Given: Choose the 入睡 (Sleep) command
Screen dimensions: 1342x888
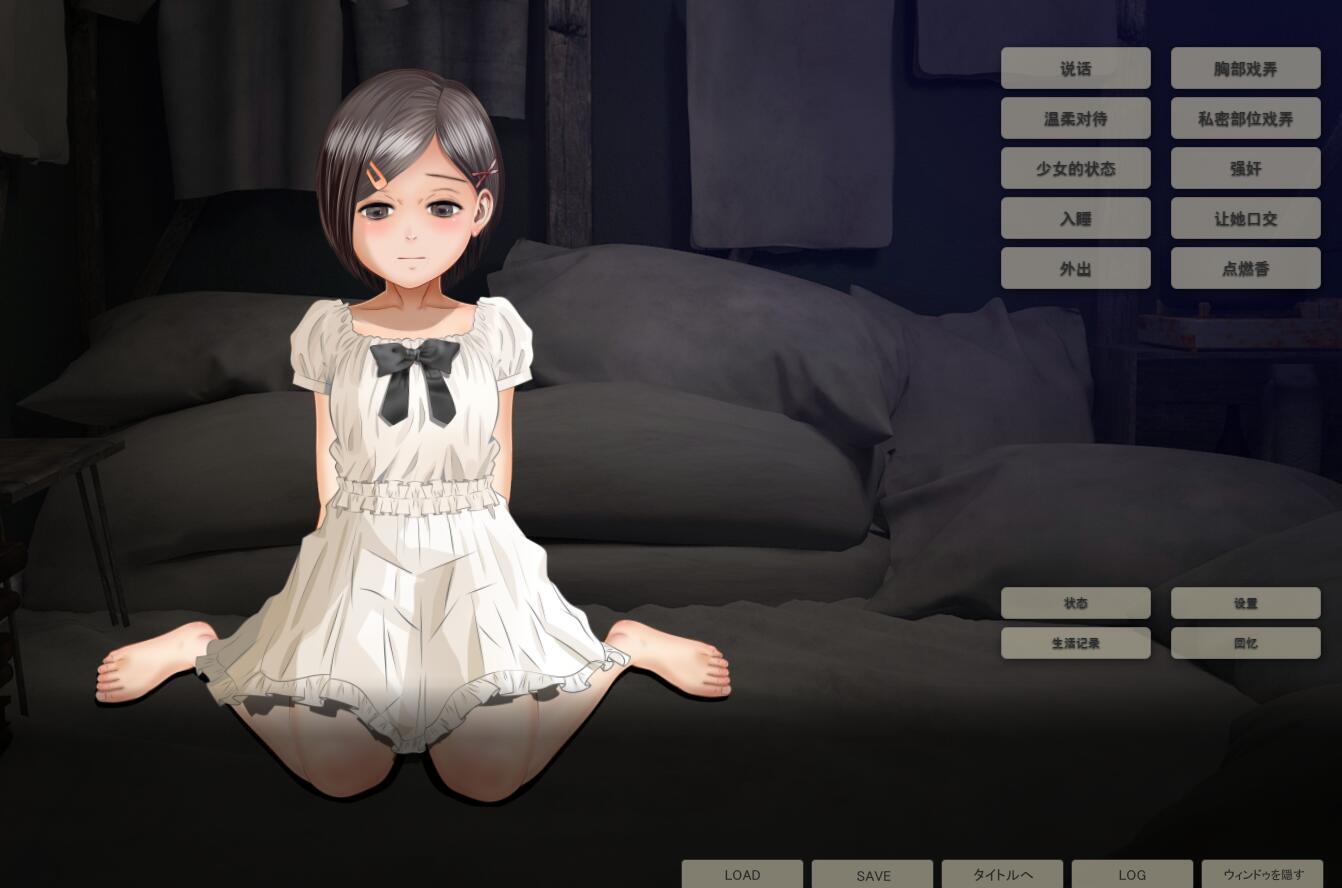Looking at the screenshot, I should click(1076, 219).
